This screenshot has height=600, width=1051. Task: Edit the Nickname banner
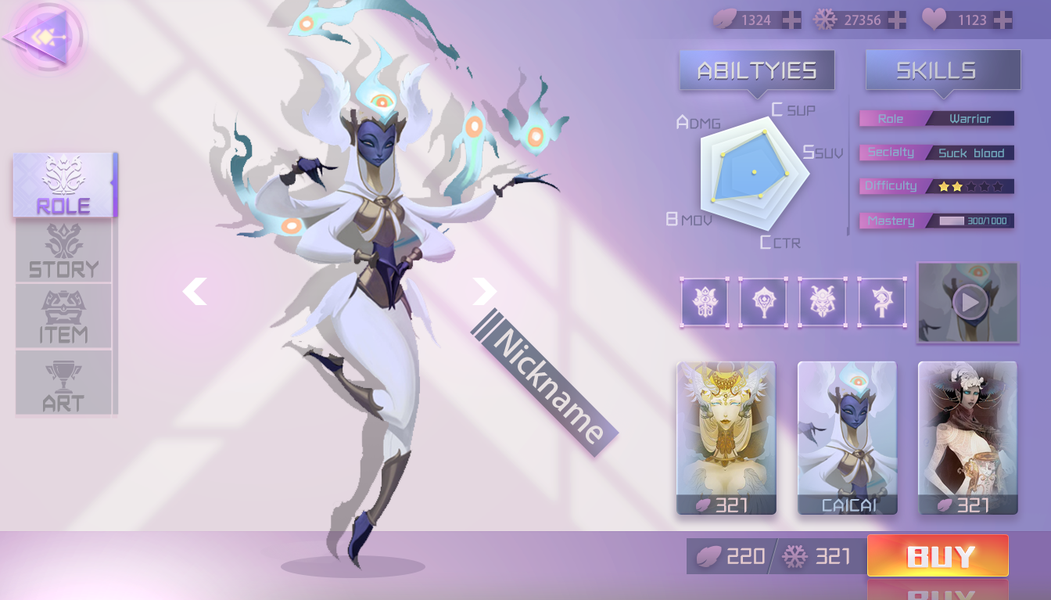pos(547,381)
